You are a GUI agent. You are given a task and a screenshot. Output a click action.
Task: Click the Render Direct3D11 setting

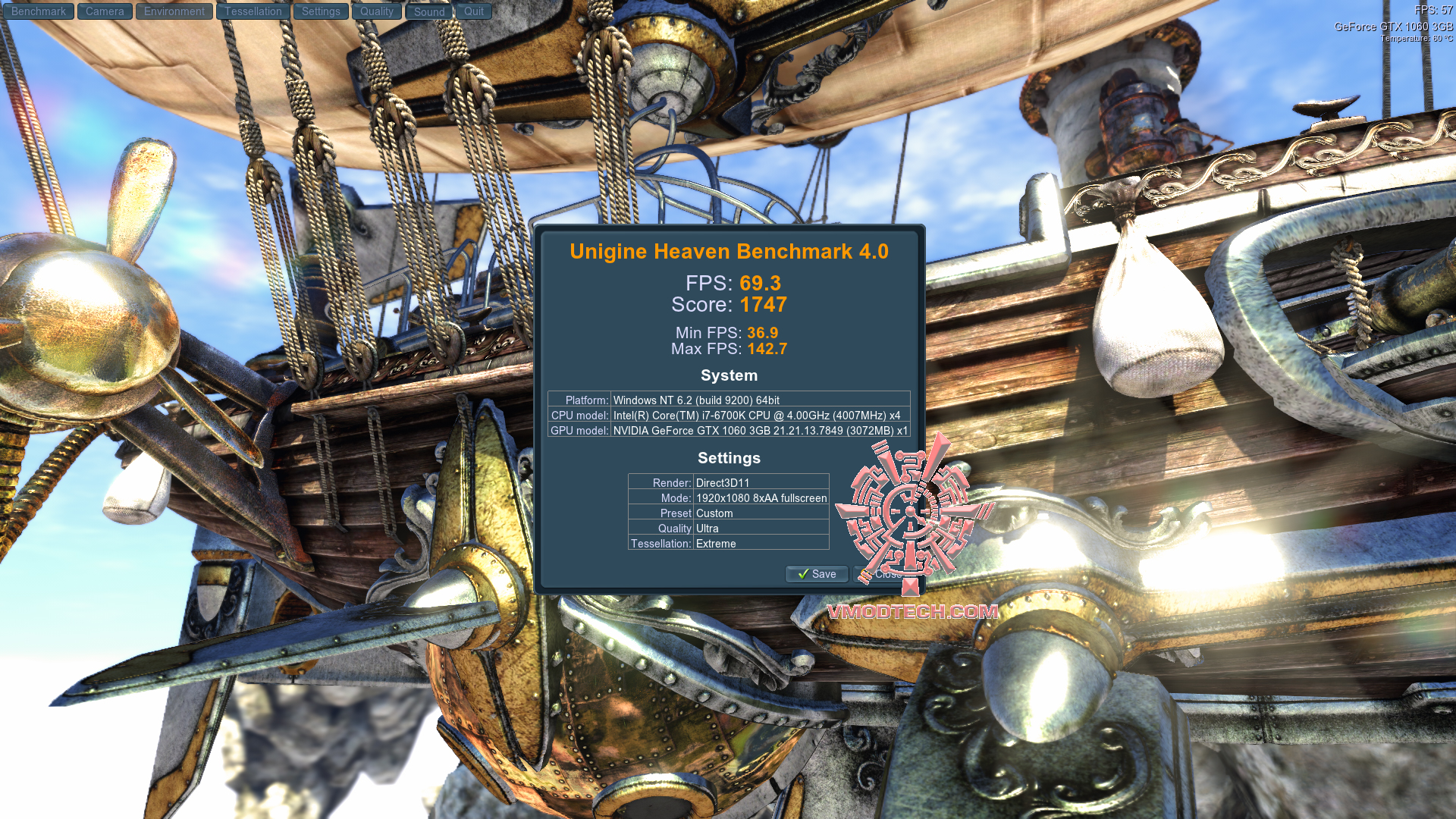pyautogui.click(x=728, y=482)
